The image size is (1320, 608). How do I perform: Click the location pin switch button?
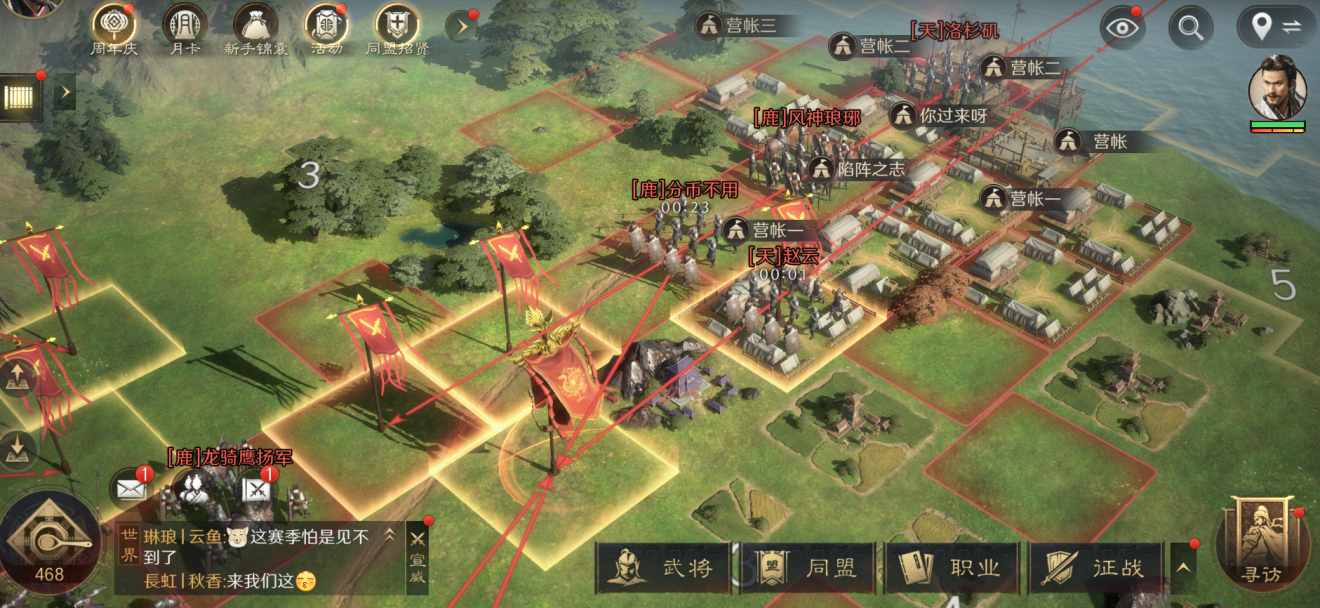pos(1275,27)
